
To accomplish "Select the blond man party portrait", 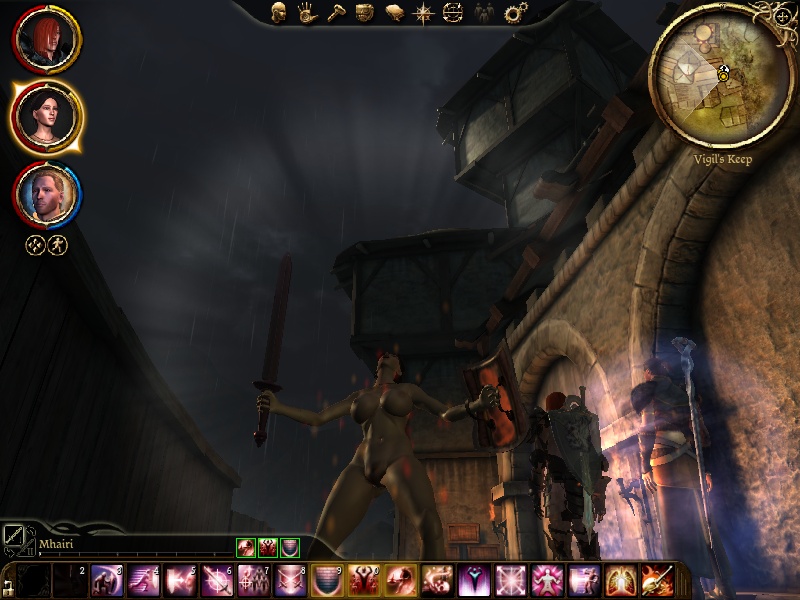I will pos(47,195).
